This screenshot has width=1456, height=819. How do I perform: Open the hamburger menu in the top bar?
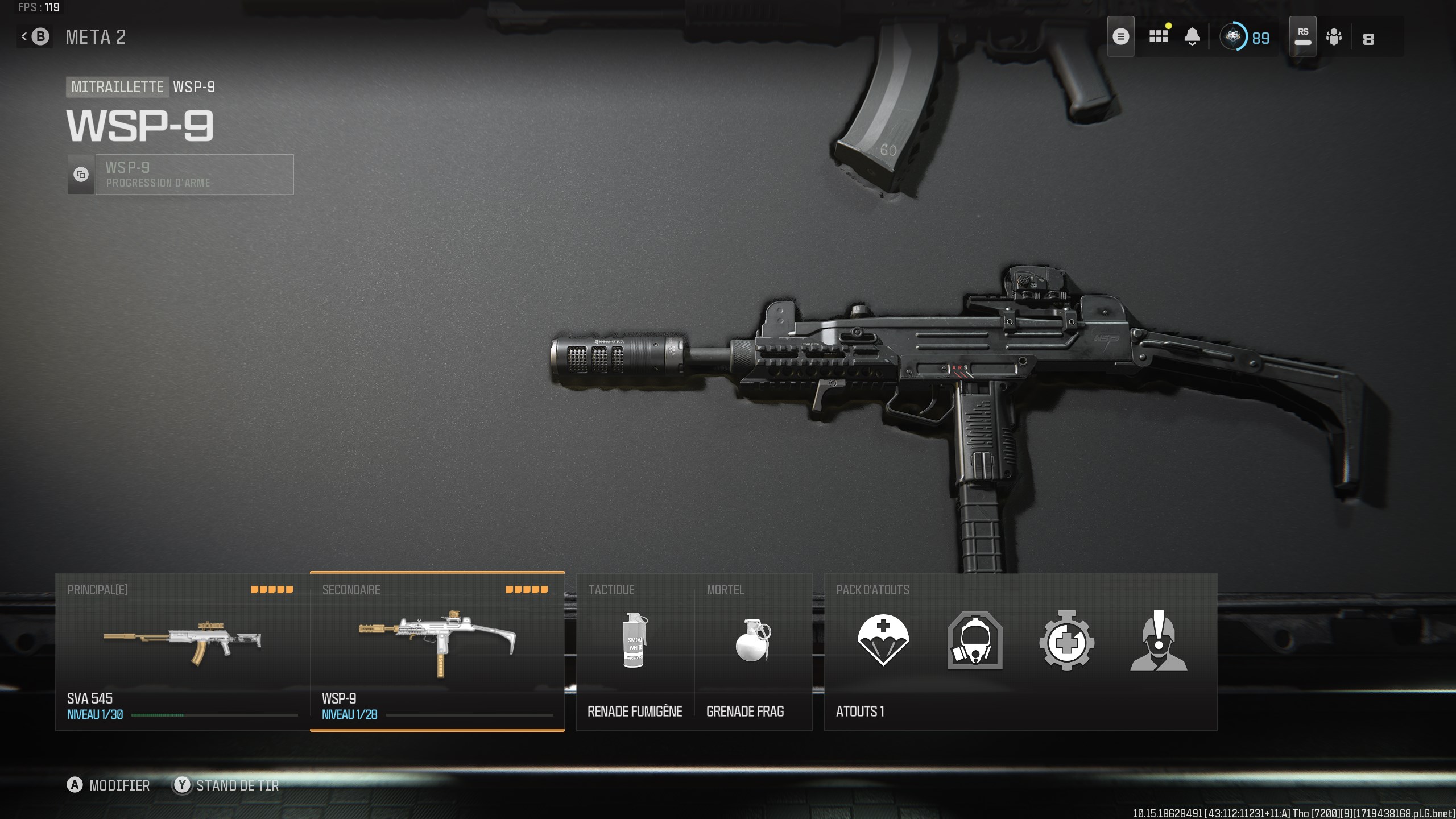1121,36
